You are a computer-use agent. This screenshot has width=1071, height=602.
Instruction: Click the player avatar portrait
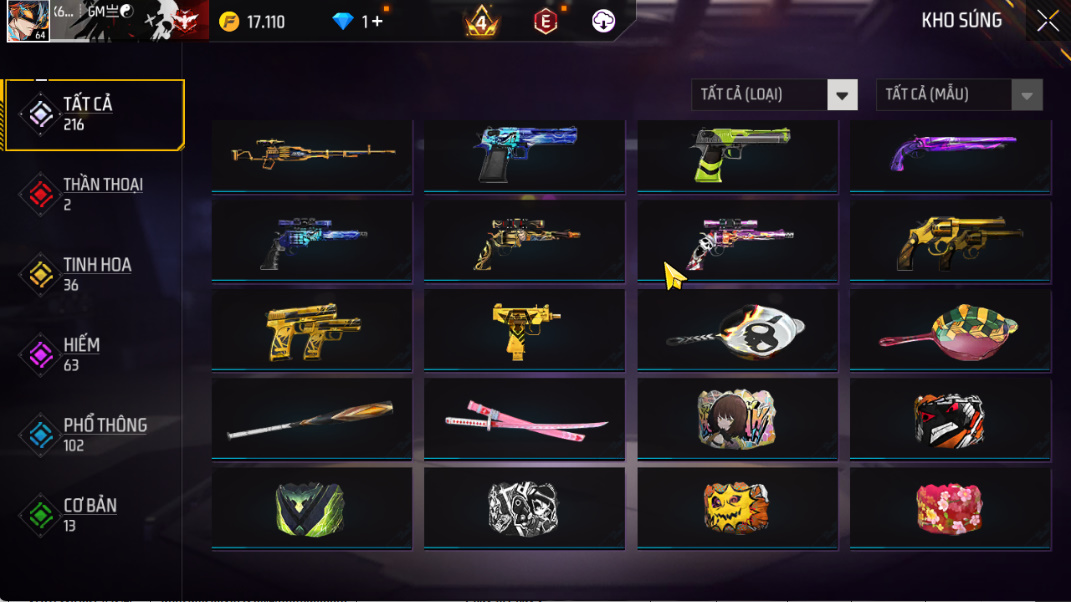(27, 21)
